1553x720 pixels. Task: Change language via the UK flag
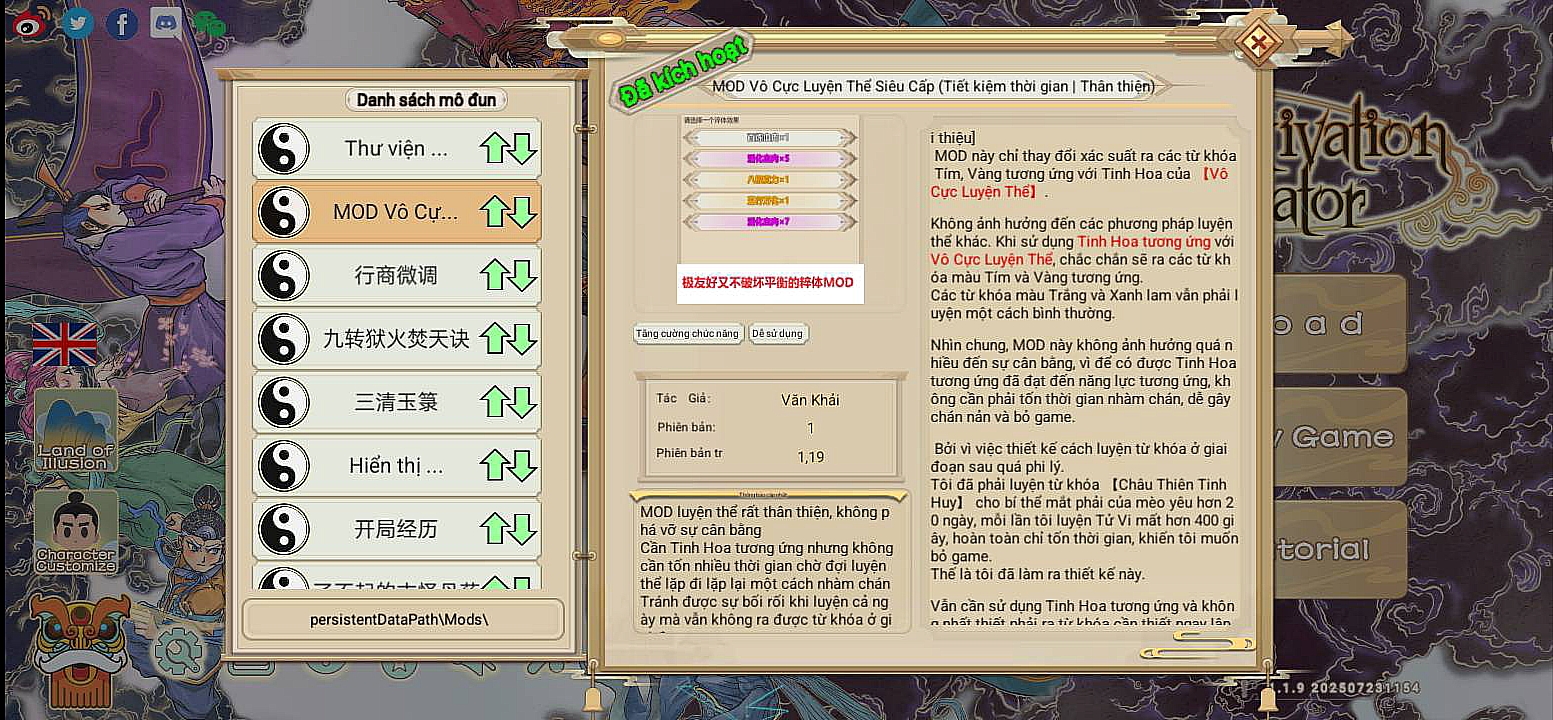point(65,345)
